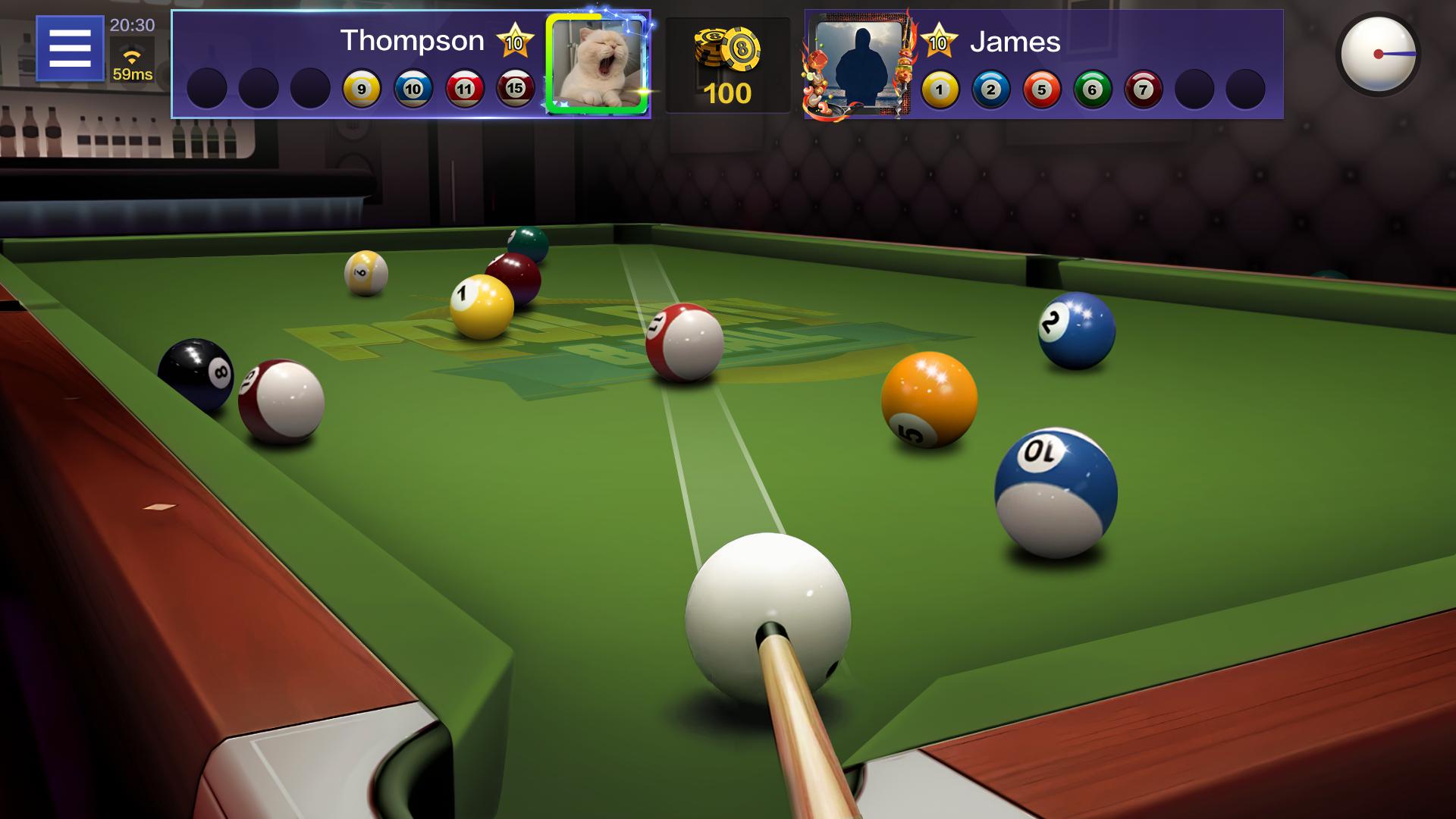
Task: Open the hamburger menu button
Action: [x=70, y=49]
